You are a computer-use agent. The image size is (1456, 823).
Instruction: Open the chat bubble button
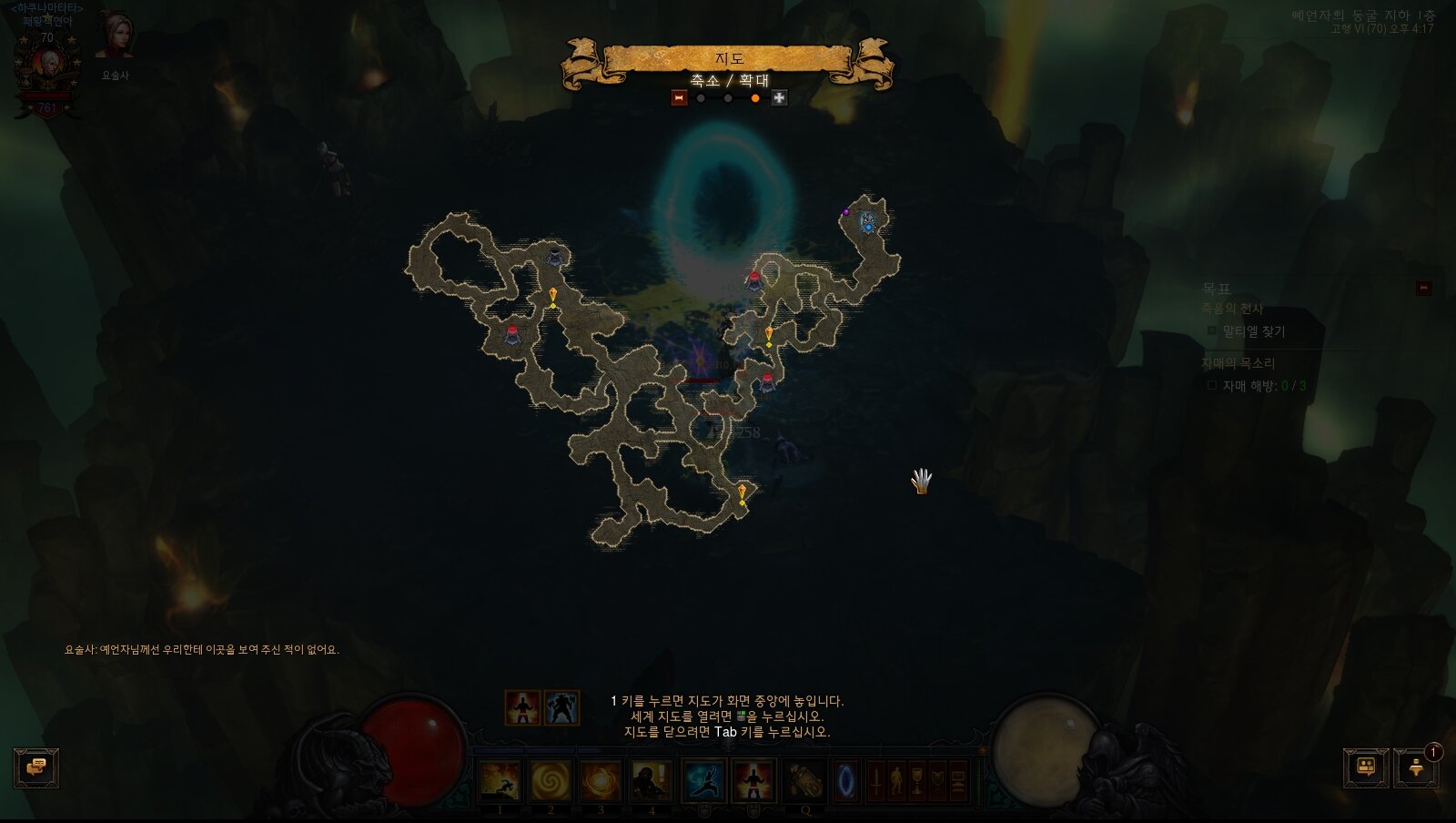(36, 768)
